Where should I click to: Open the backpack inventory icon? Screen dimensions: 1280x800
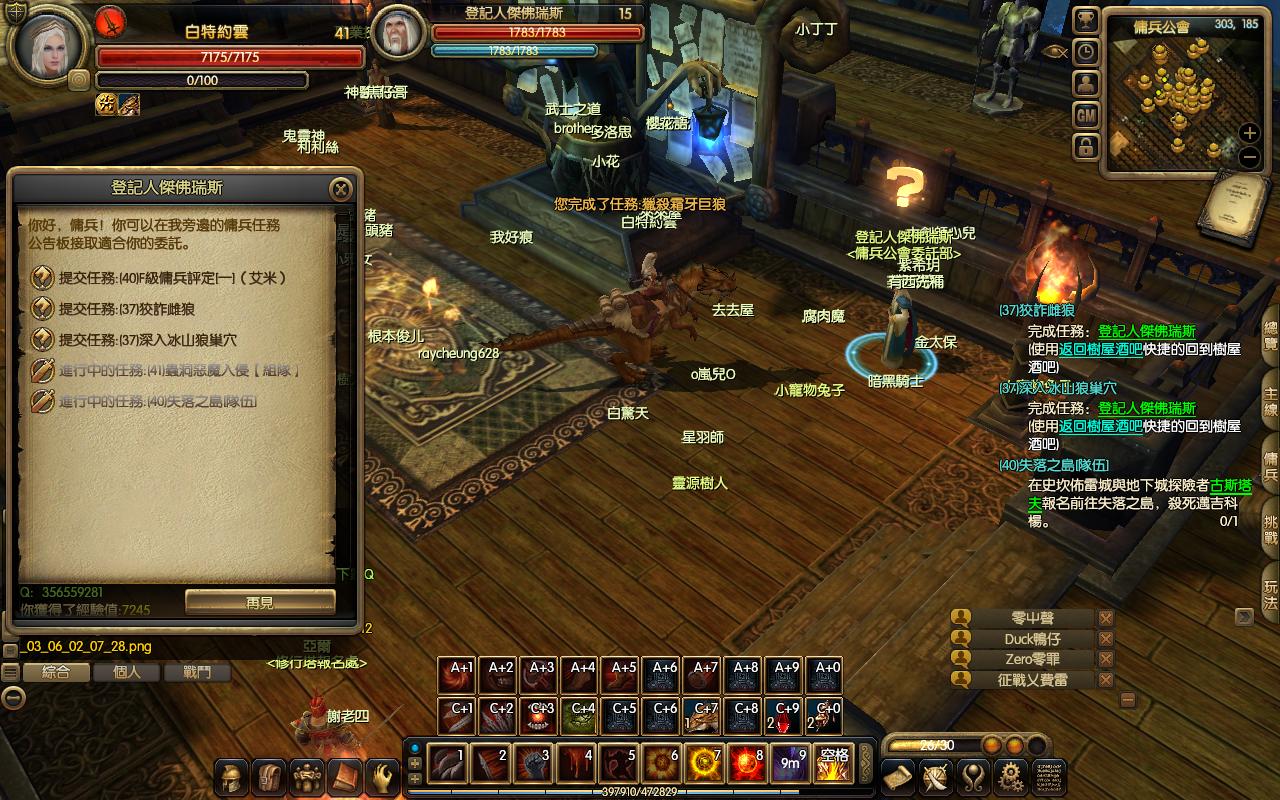tap(268, 777)
